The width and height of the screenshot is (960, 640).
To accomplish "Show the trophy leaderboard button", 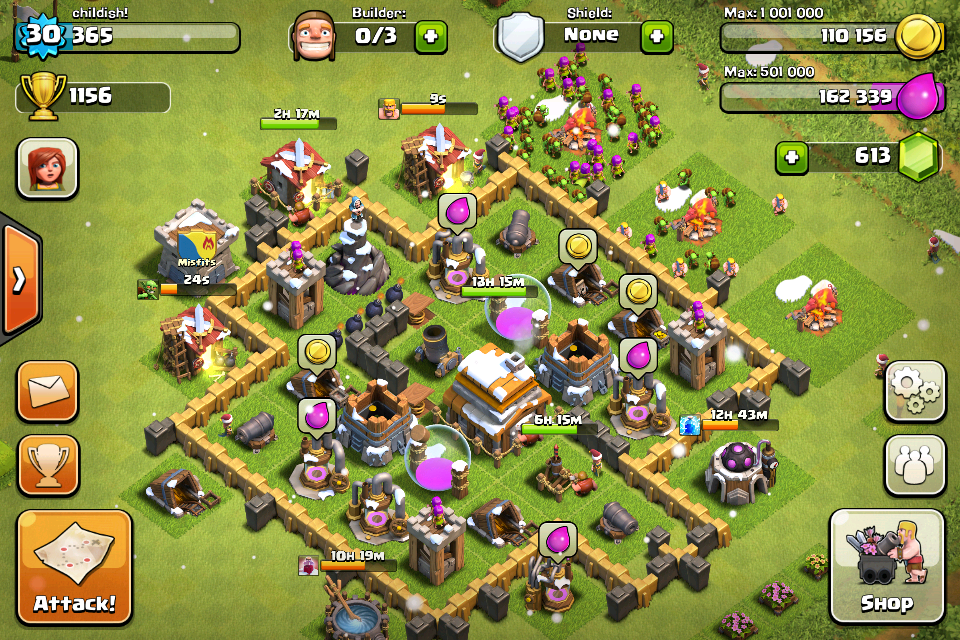I will [47, 465].
